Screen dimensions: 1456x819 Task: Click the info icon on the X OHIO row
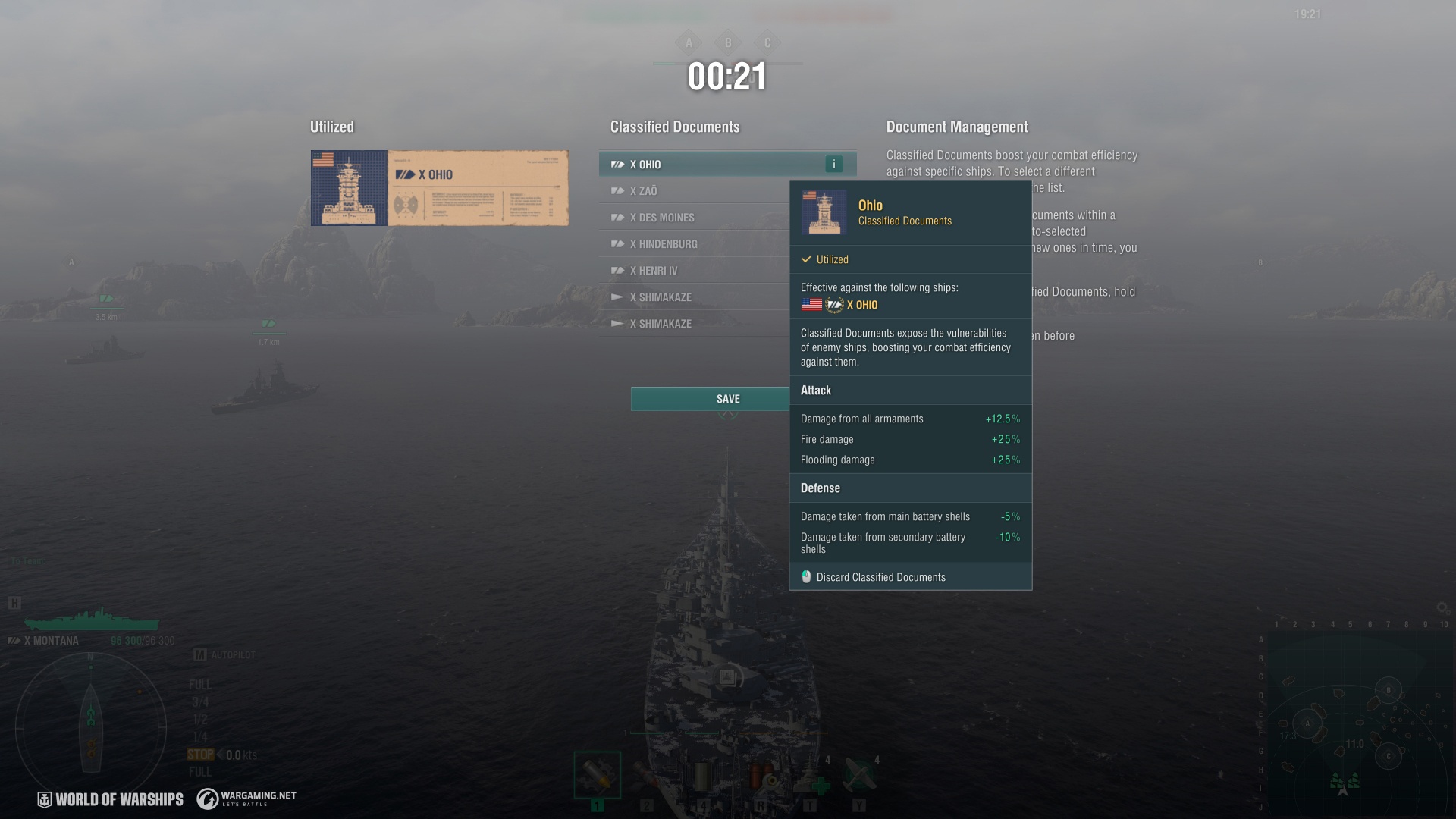click(x=833, y=165)
